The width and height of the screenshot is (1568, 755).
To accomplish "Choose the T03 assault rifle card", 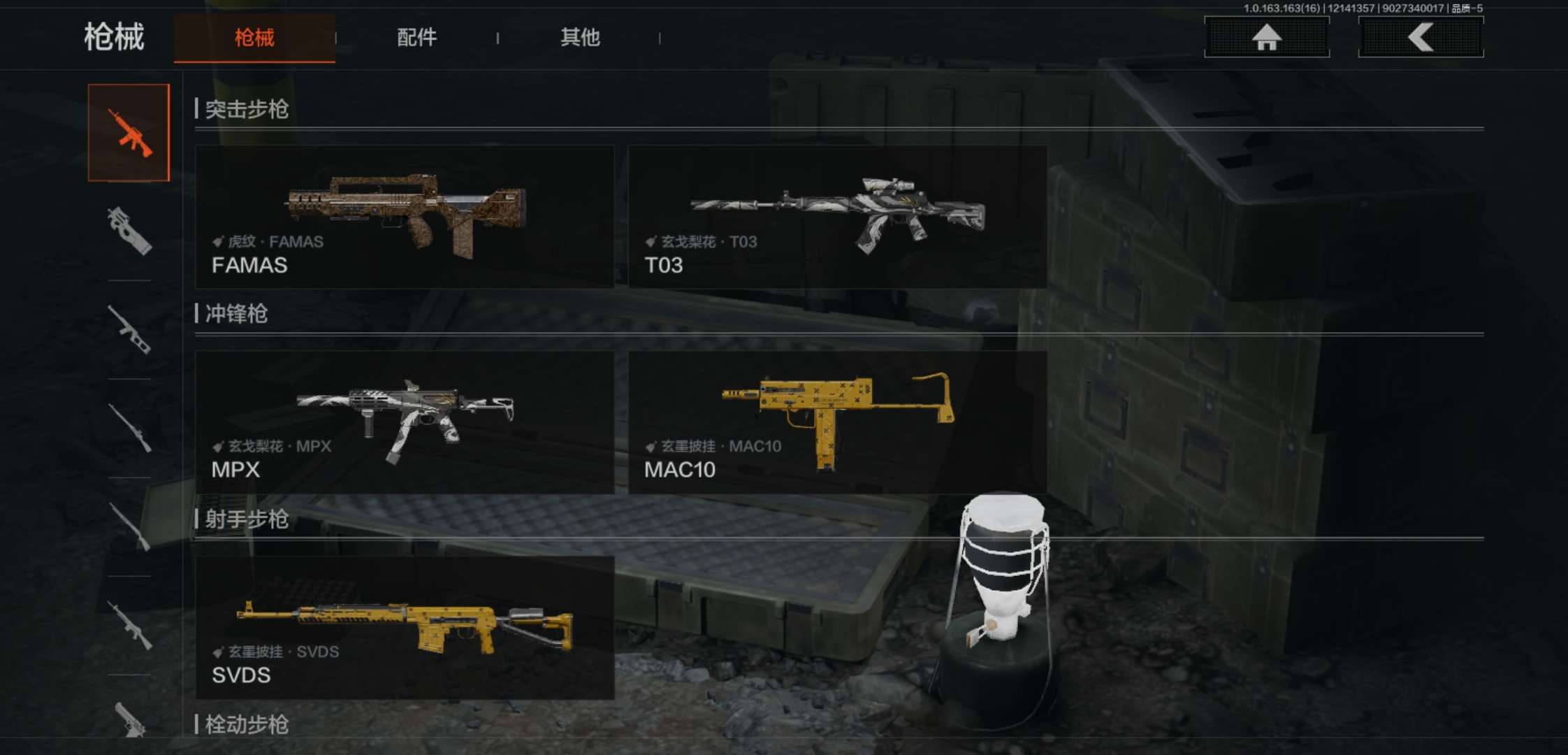I will (x=837, y=217).
